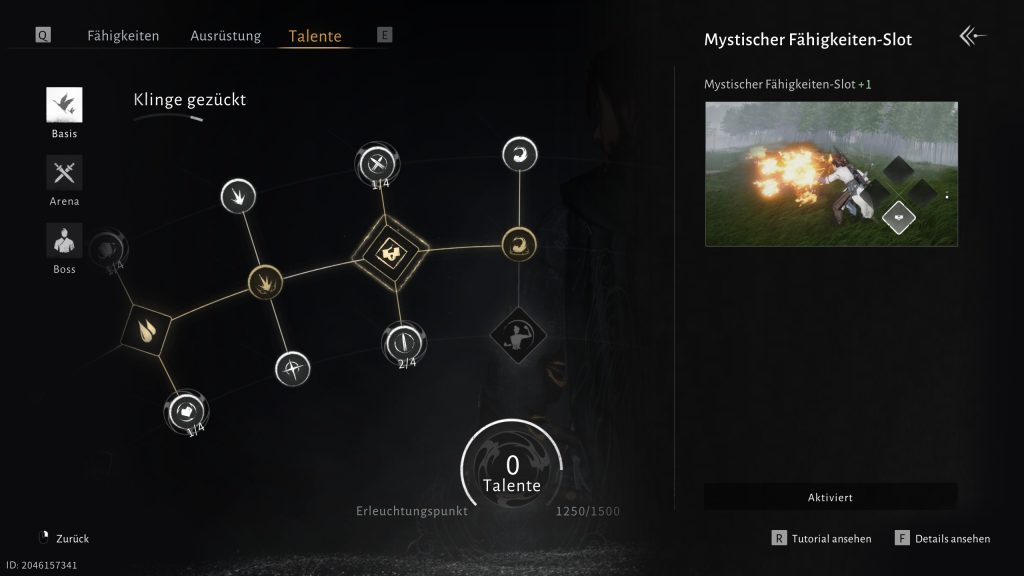Screen dimensions: 1024x576
Task: View the Mystischer Fähigkeiten-Slot preview image
Action: coord(831,174)
